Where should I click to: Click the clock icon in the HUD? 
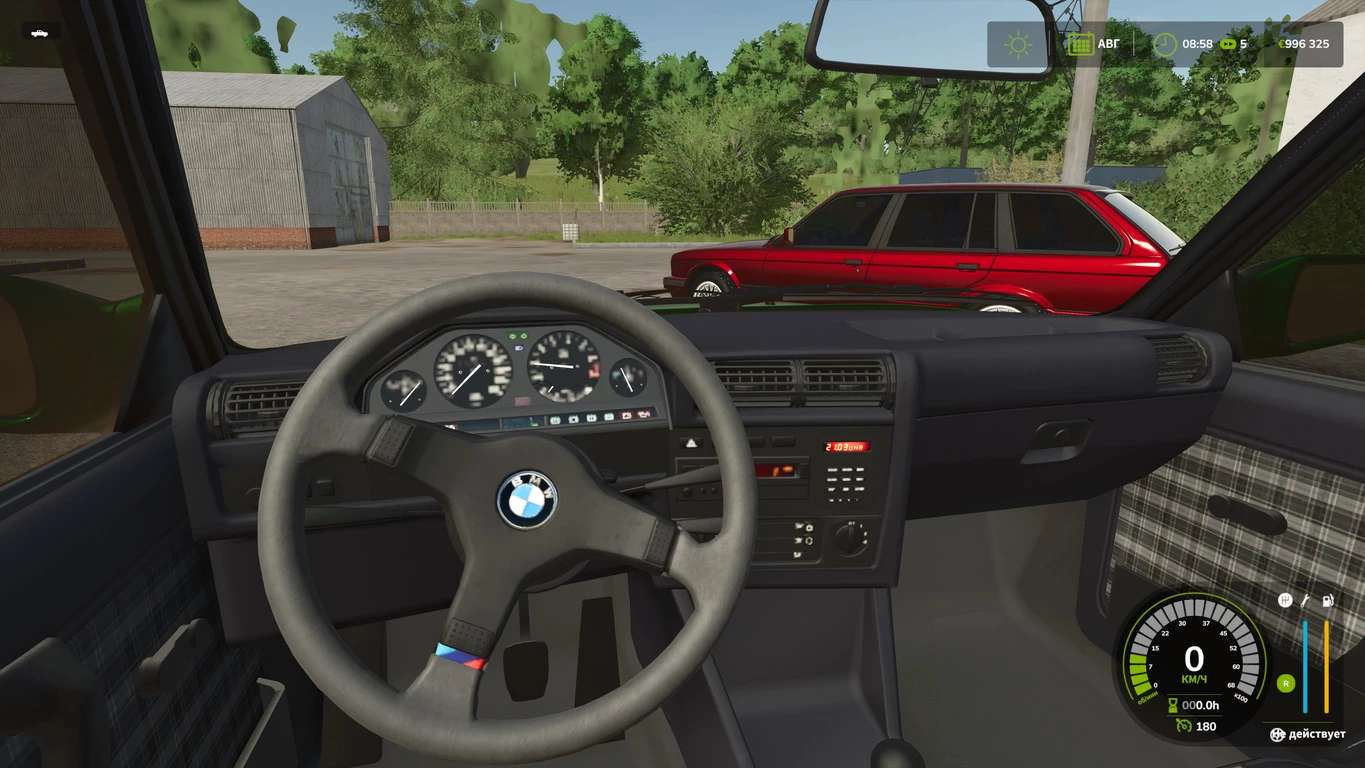tap(1165, 44)
